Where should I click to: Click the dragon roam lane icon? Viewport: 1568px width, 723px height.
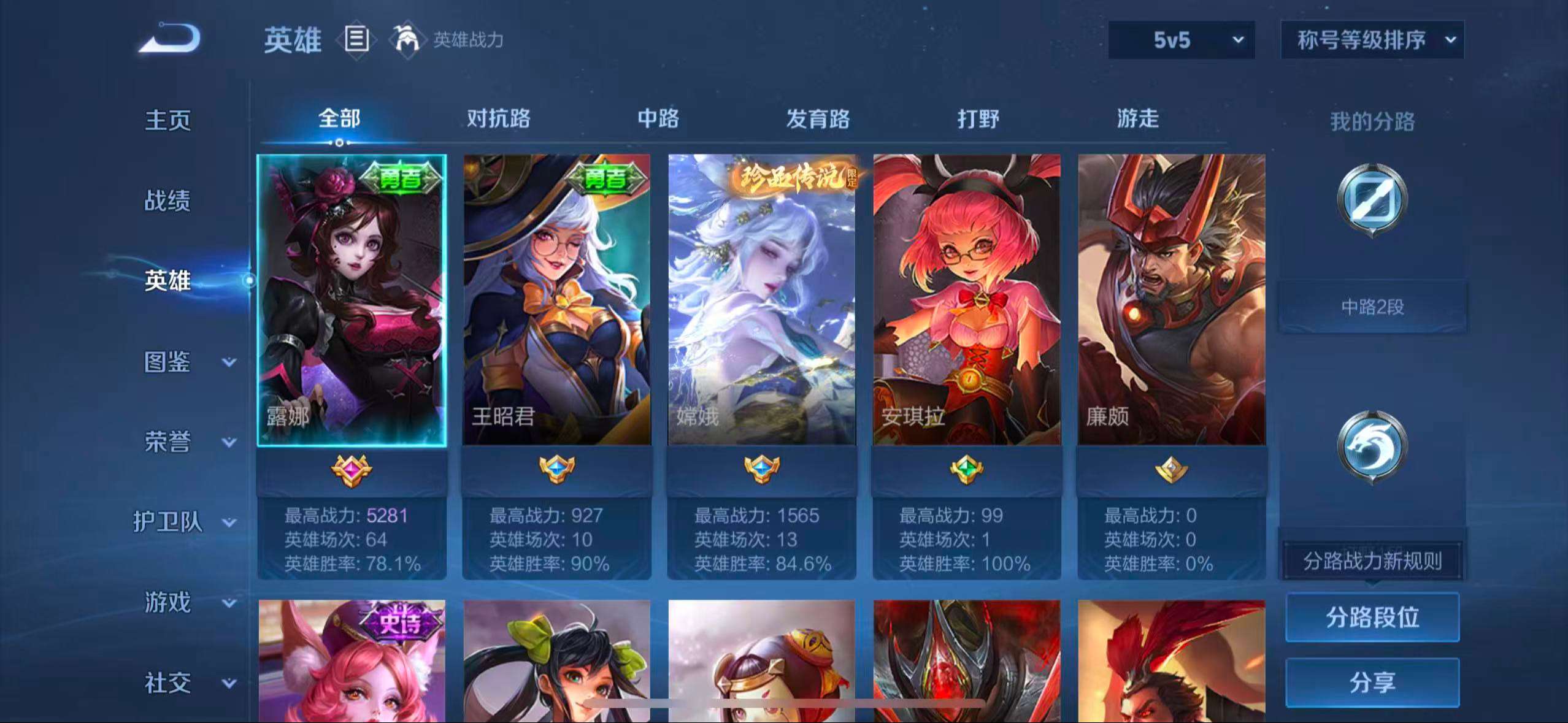coord(1372,445)
